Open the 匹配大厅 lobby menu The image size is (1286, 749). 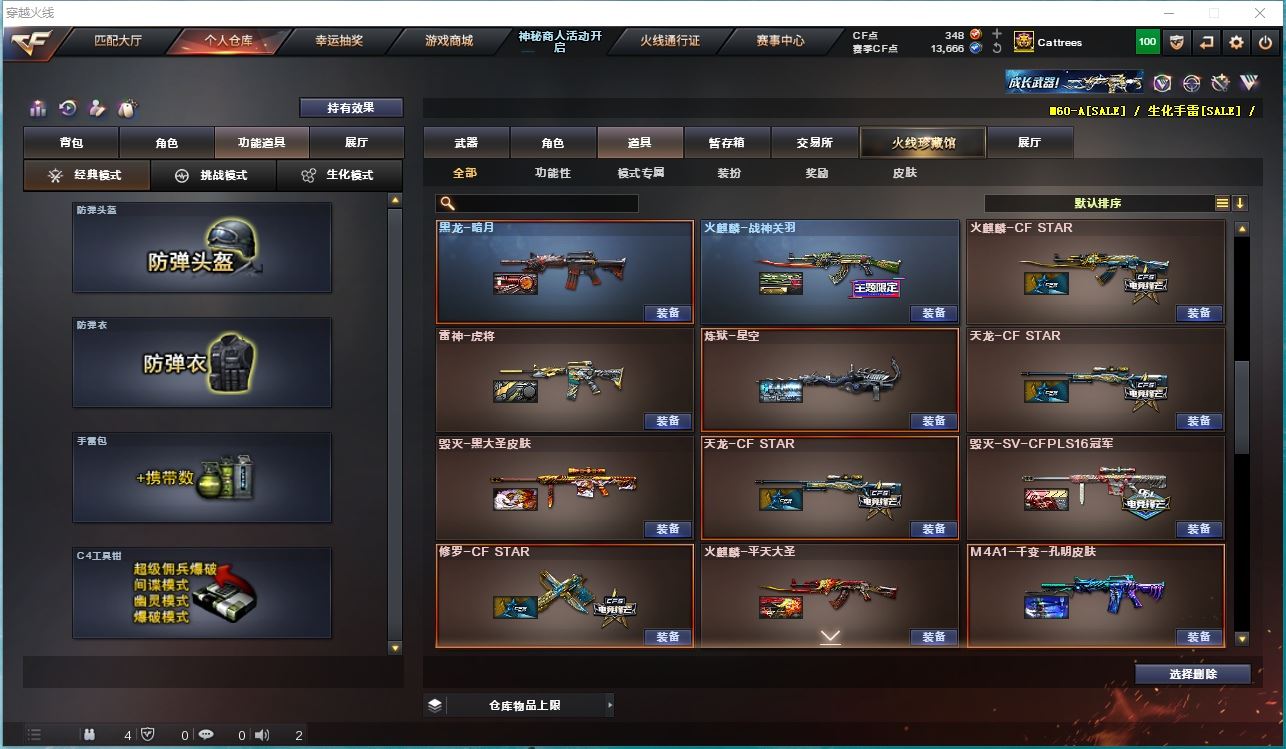click(x=118, y=41)
